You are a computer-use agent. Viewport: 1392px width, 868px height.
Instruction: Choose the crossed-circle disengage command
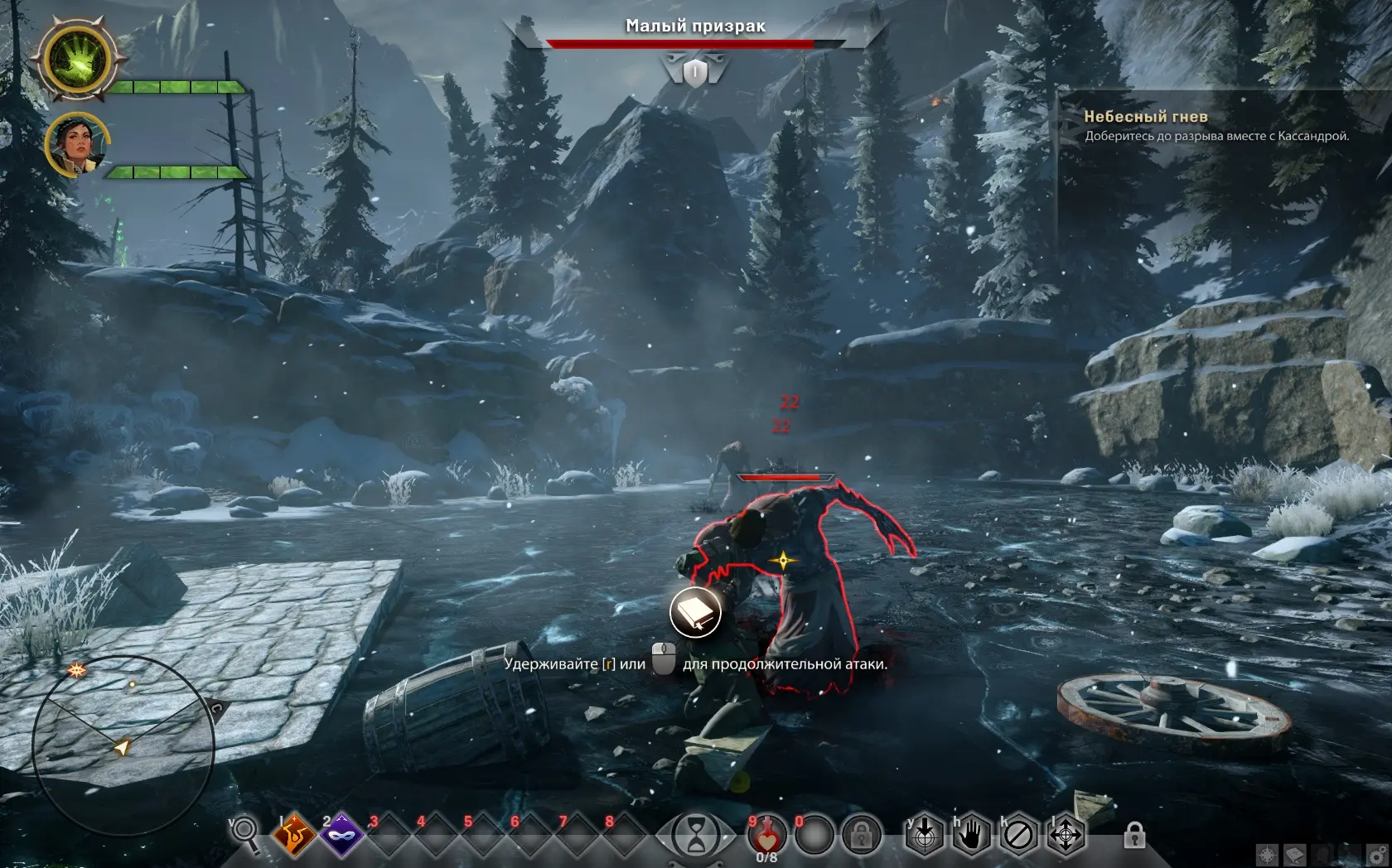click(1018, 837)
